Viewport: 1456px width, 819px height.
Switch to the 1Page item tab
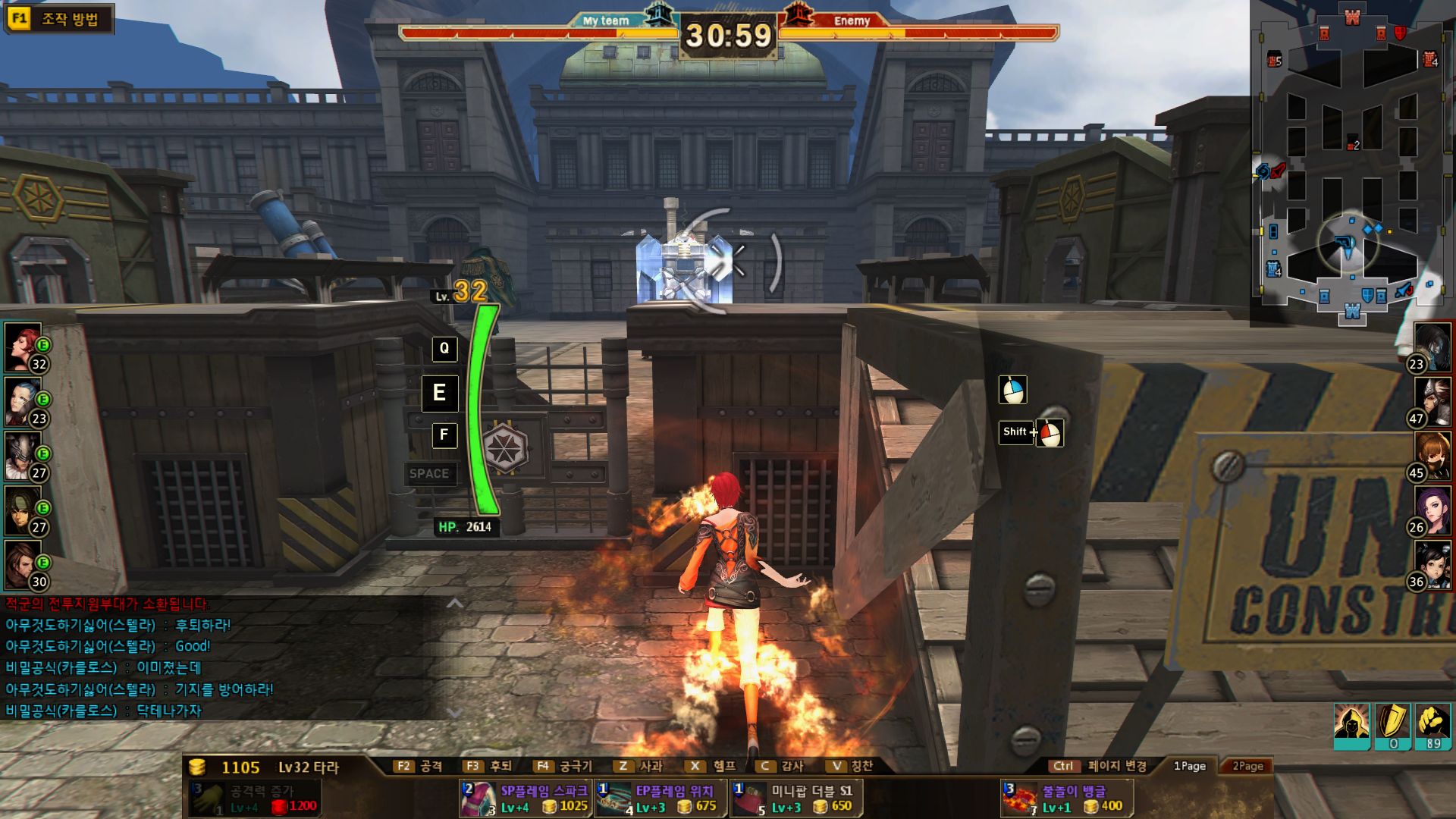coord(1189,766)
